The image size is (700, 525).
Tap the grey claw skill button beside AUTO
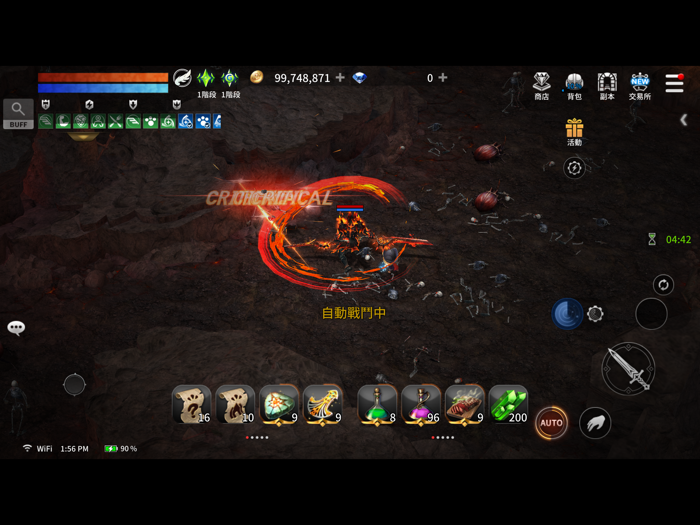click(x=595, y=423)
